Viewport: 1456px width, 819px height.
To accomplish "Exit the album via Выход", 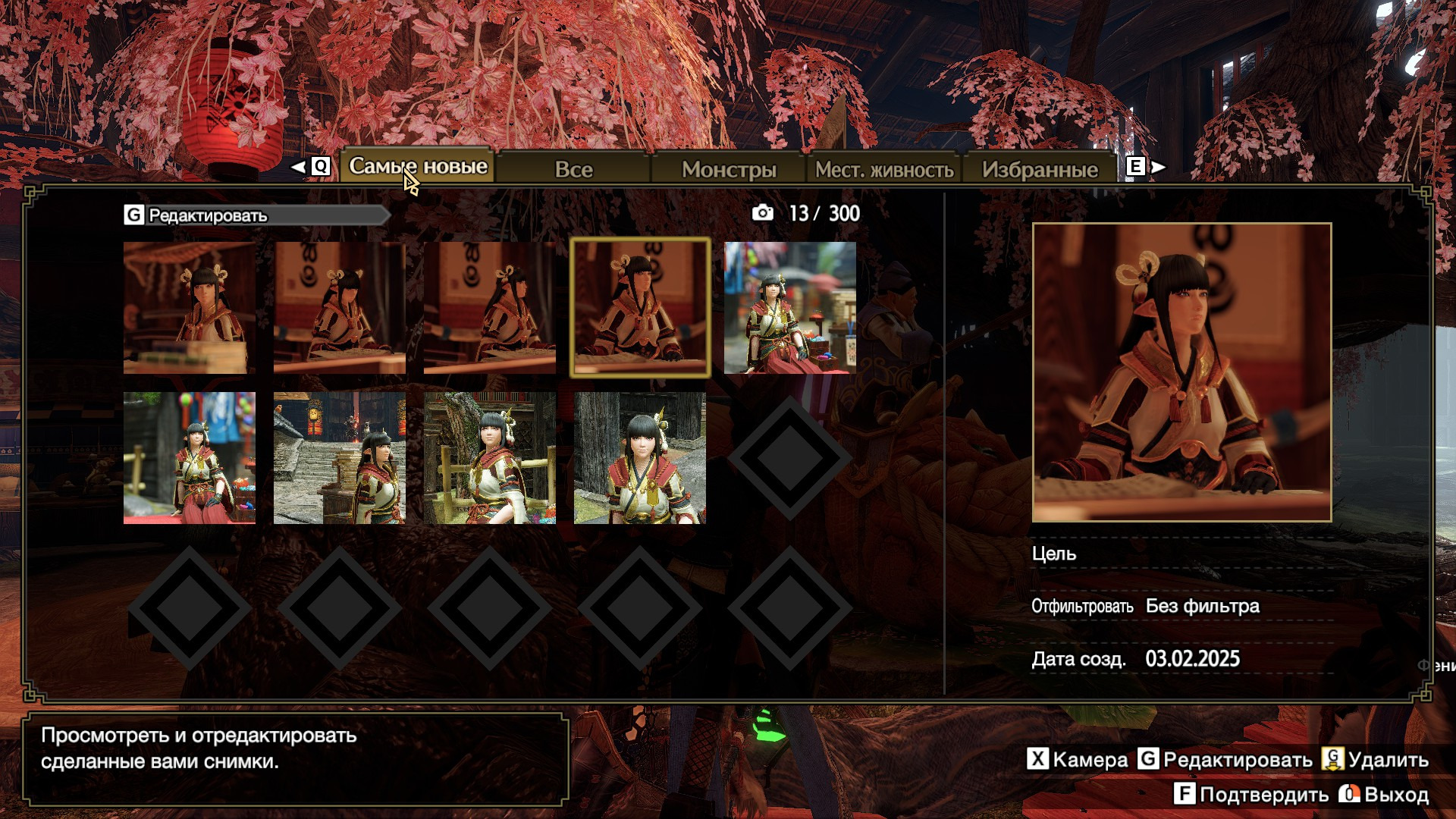I will 1385,794.
